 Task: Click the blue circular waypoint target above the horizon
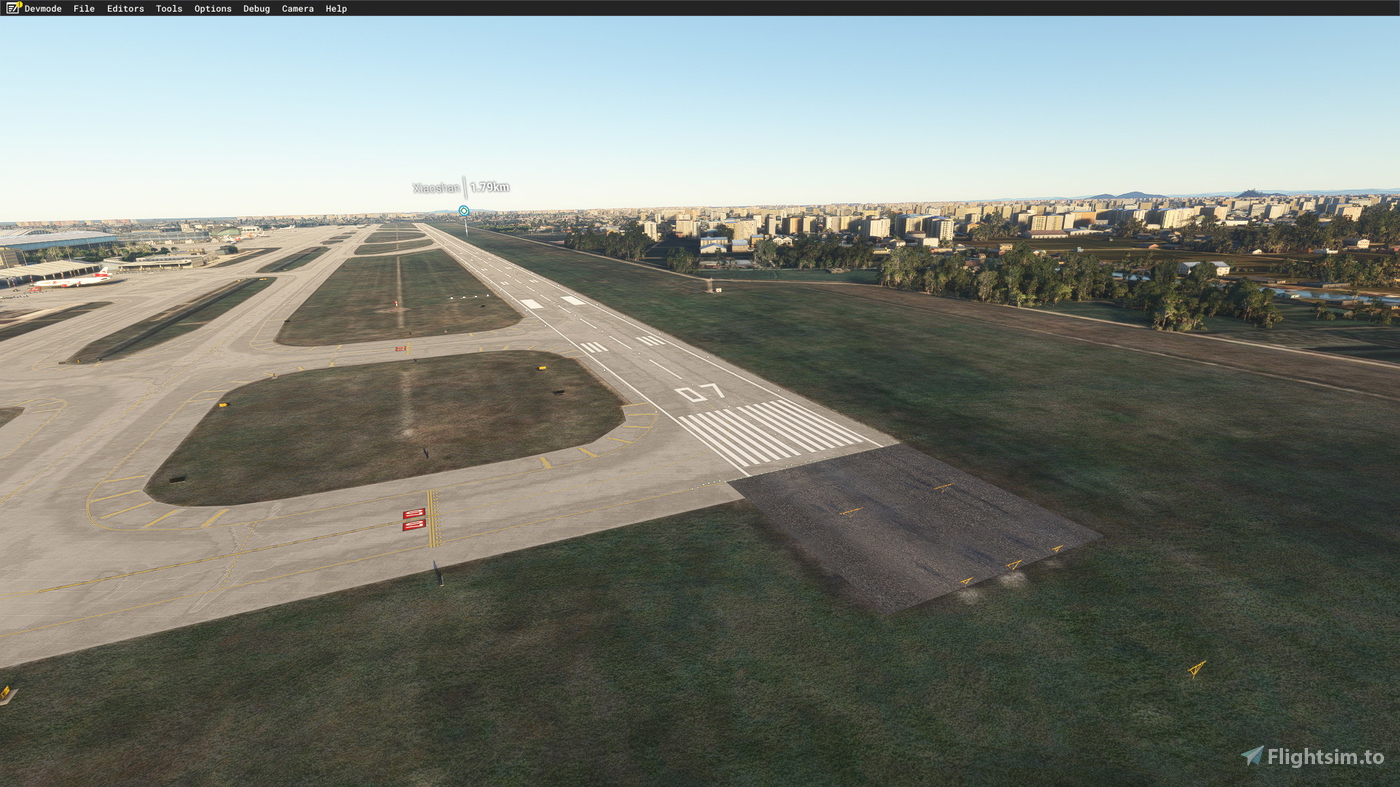pos(462,210)
